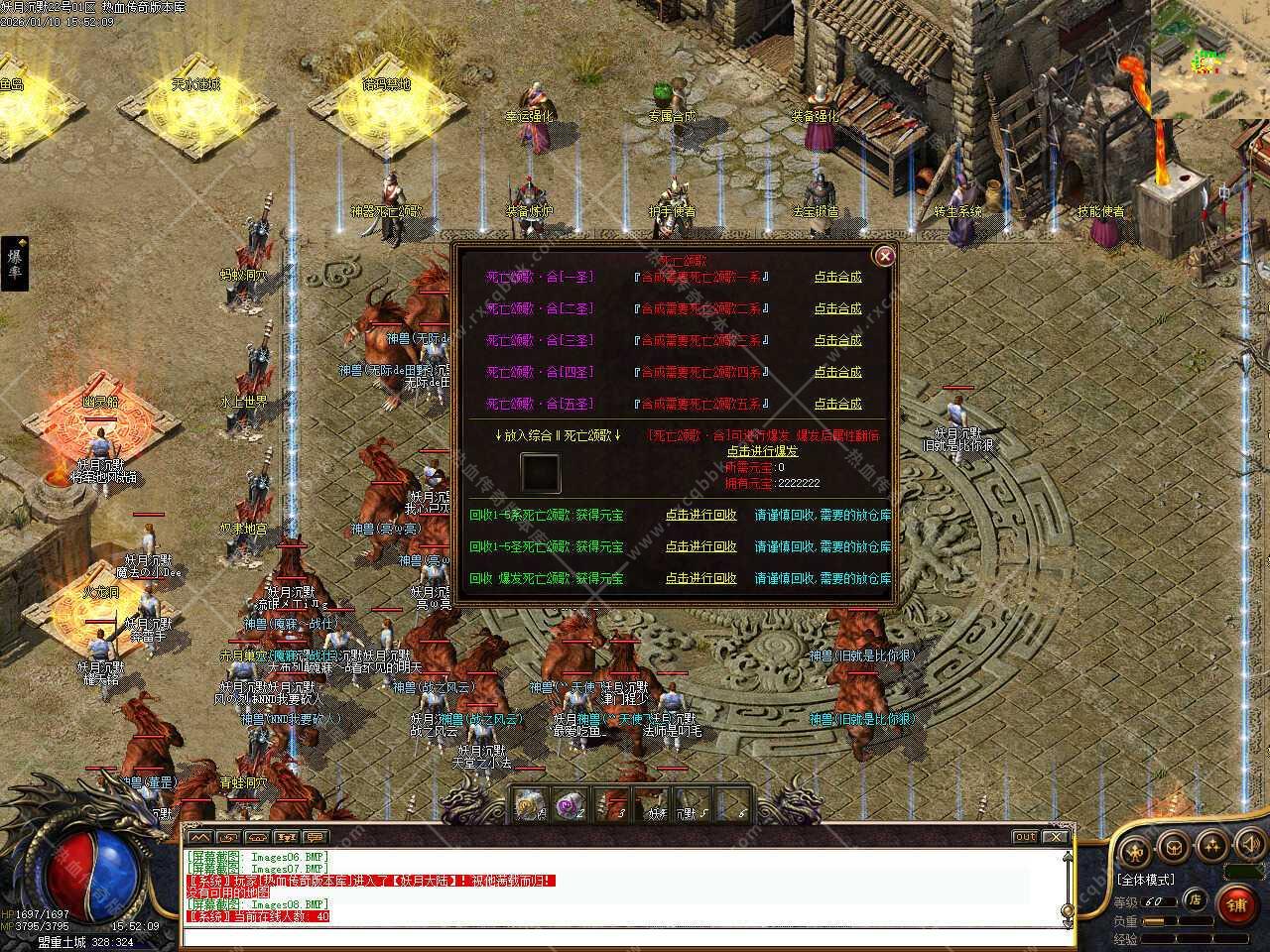Recycle 1-5杀死亡颂歌 via 点击进行回收
The image size is (1270, 952).
(x=700, y=516)
